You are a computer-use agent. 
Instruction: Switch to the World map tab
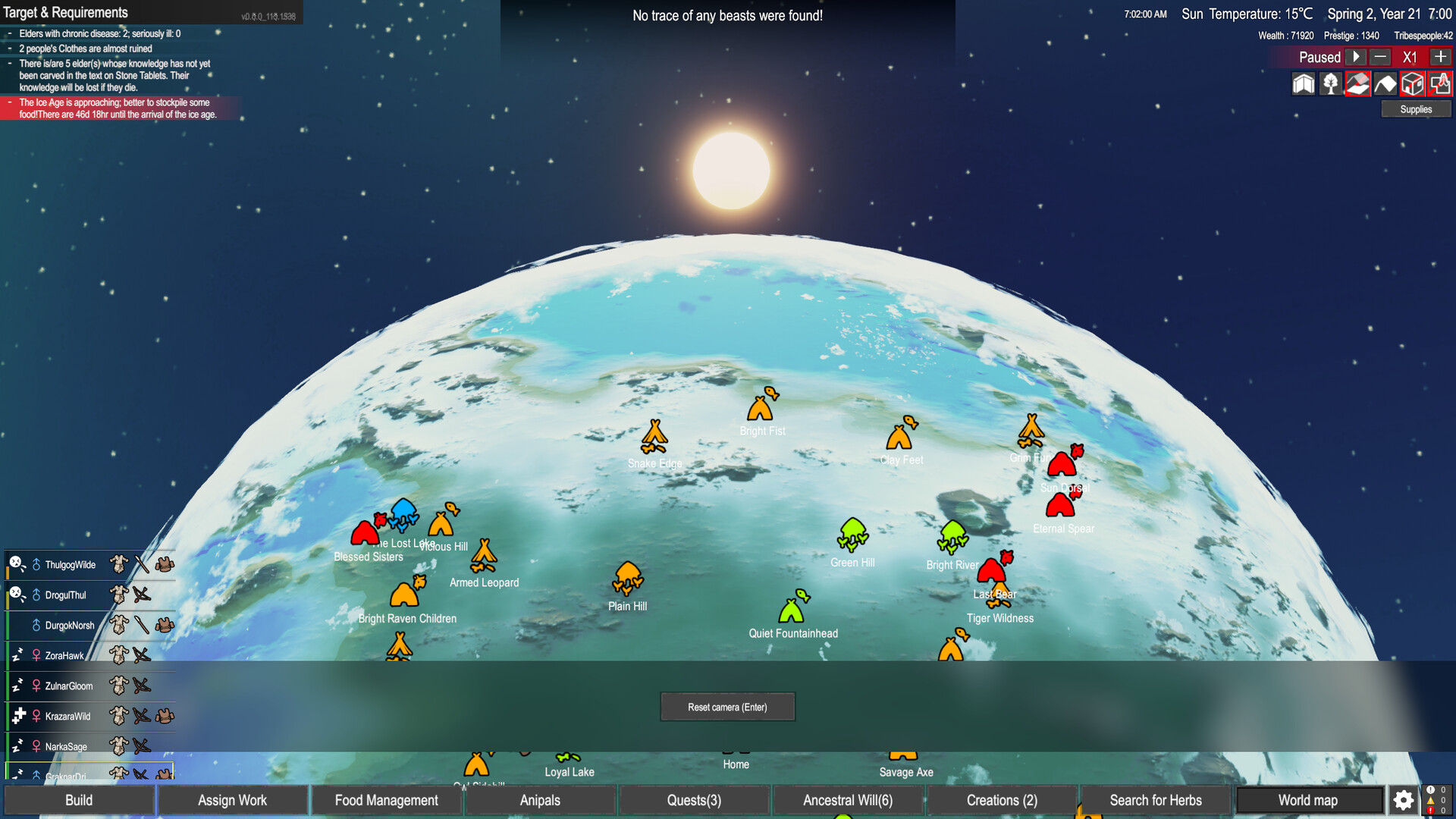pos(1308,800)
